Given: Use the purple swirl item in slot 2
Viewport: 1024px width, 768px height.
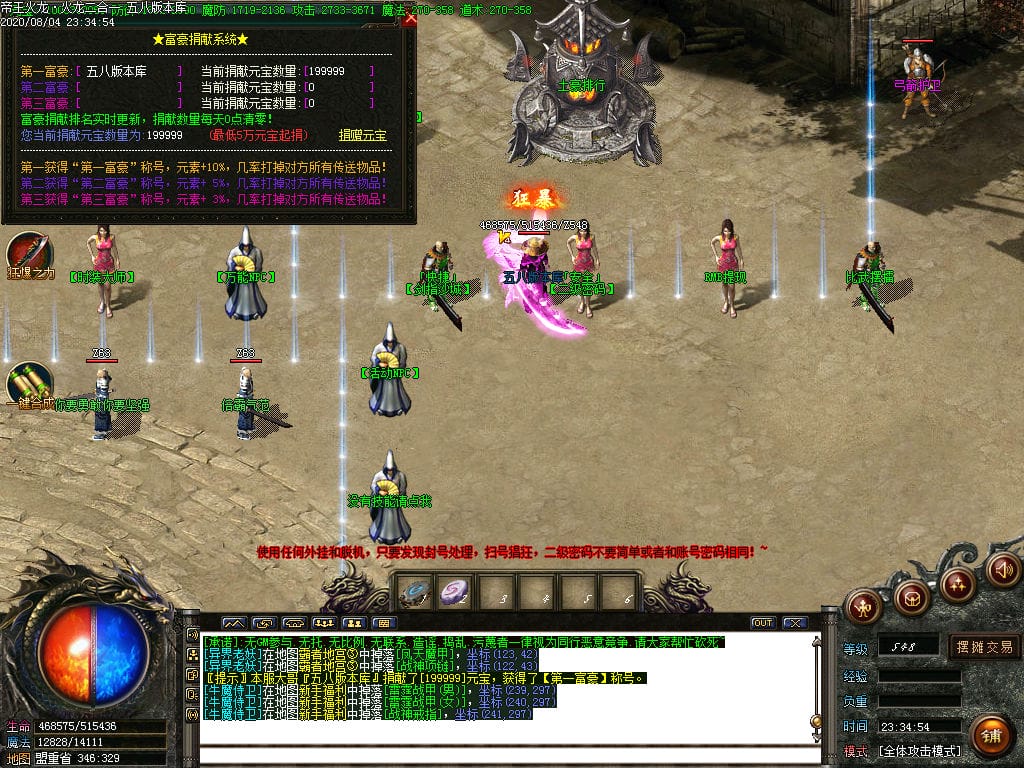Looking at the screenshot, I should [456, 593].
